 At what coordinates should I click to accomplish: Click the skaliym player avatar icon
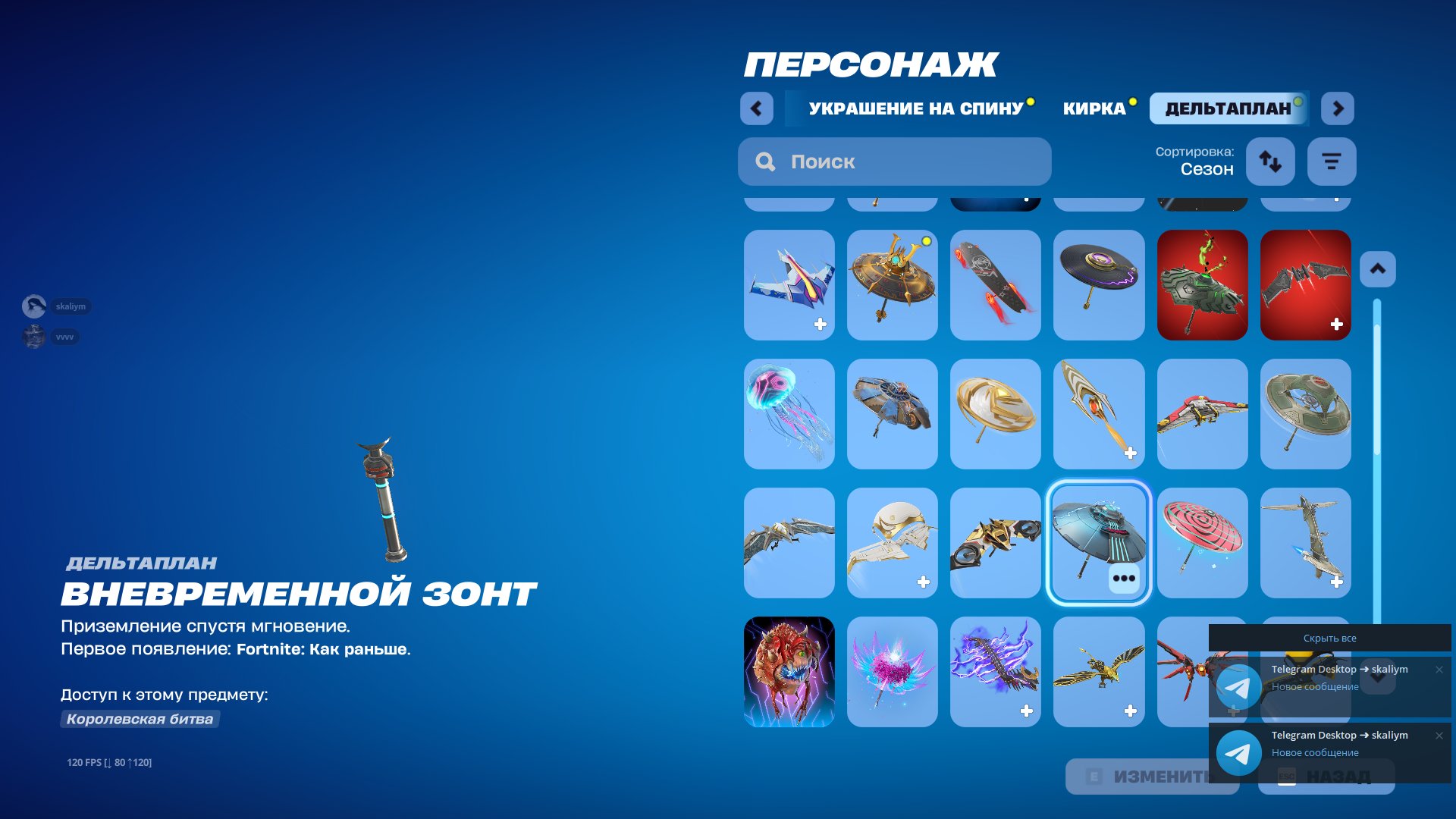pos(33,306)
